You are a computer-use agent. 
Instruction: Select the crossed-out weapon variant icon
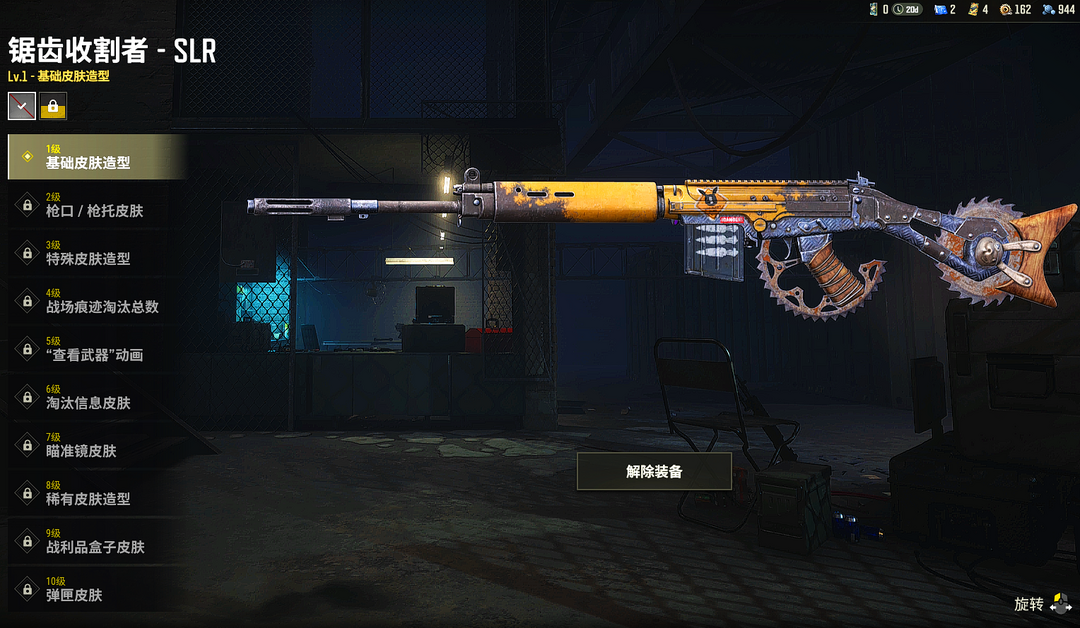point(22,105)
